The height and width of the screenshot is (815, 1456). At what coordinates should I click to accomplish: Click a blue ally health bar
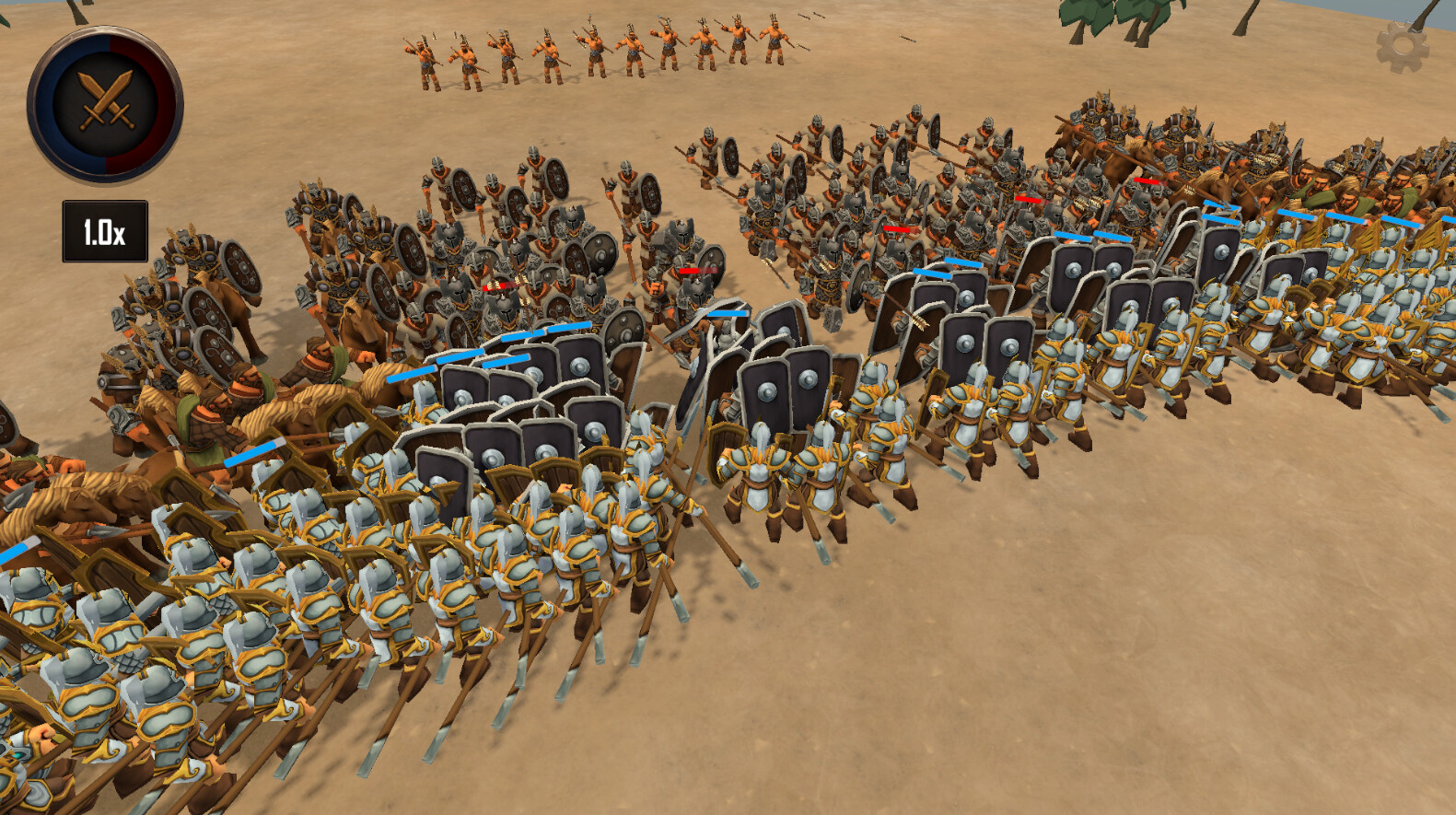pyautogui.click(x=967, y=264)
